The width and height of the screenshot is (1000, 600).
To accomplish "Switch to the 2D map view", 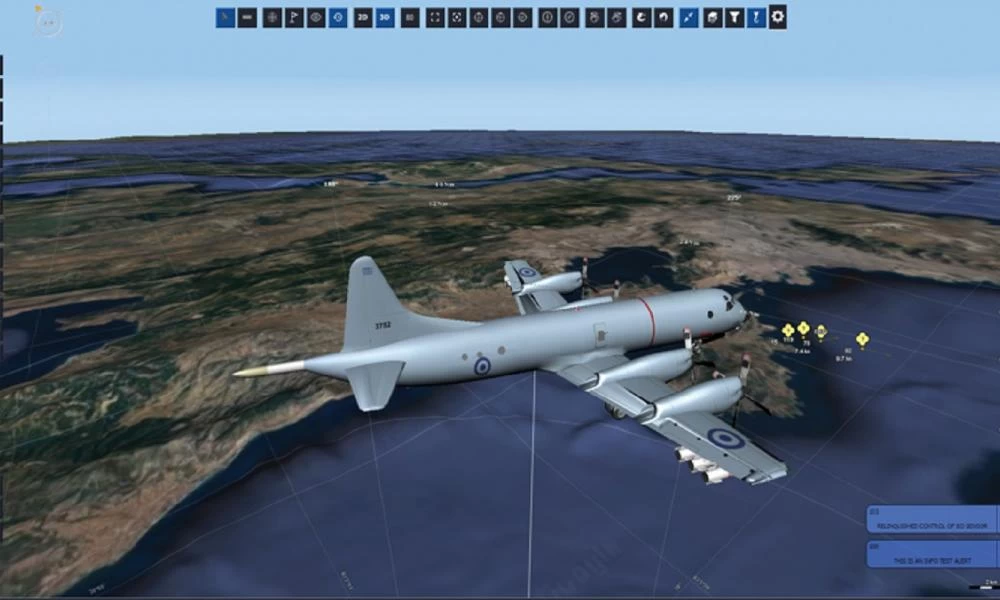I will click(363, 17).
